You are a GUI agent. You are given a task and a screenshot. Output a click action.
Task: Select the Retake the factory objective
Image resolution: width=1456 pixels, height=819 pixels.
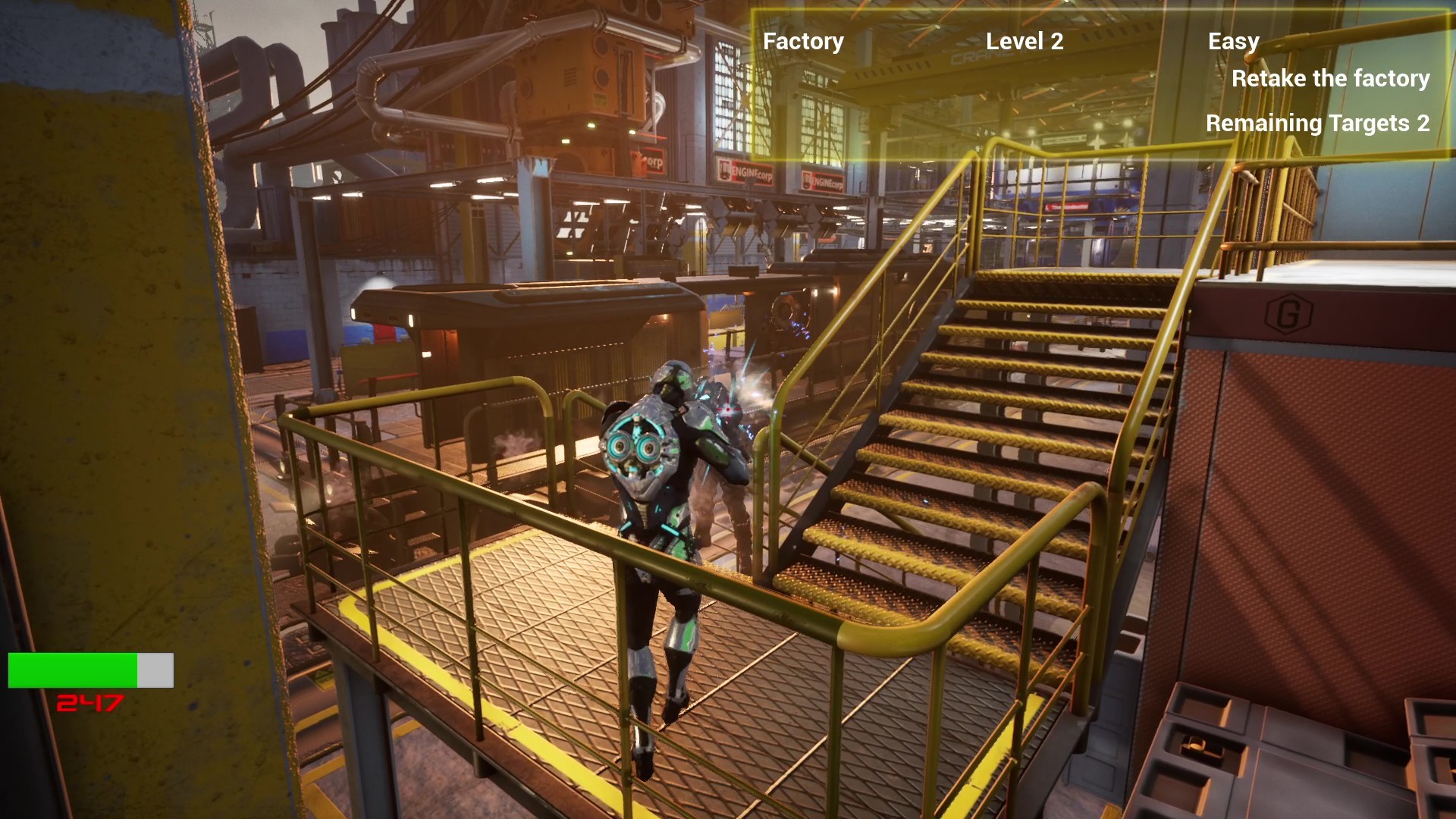click(x=1329, y=78)
